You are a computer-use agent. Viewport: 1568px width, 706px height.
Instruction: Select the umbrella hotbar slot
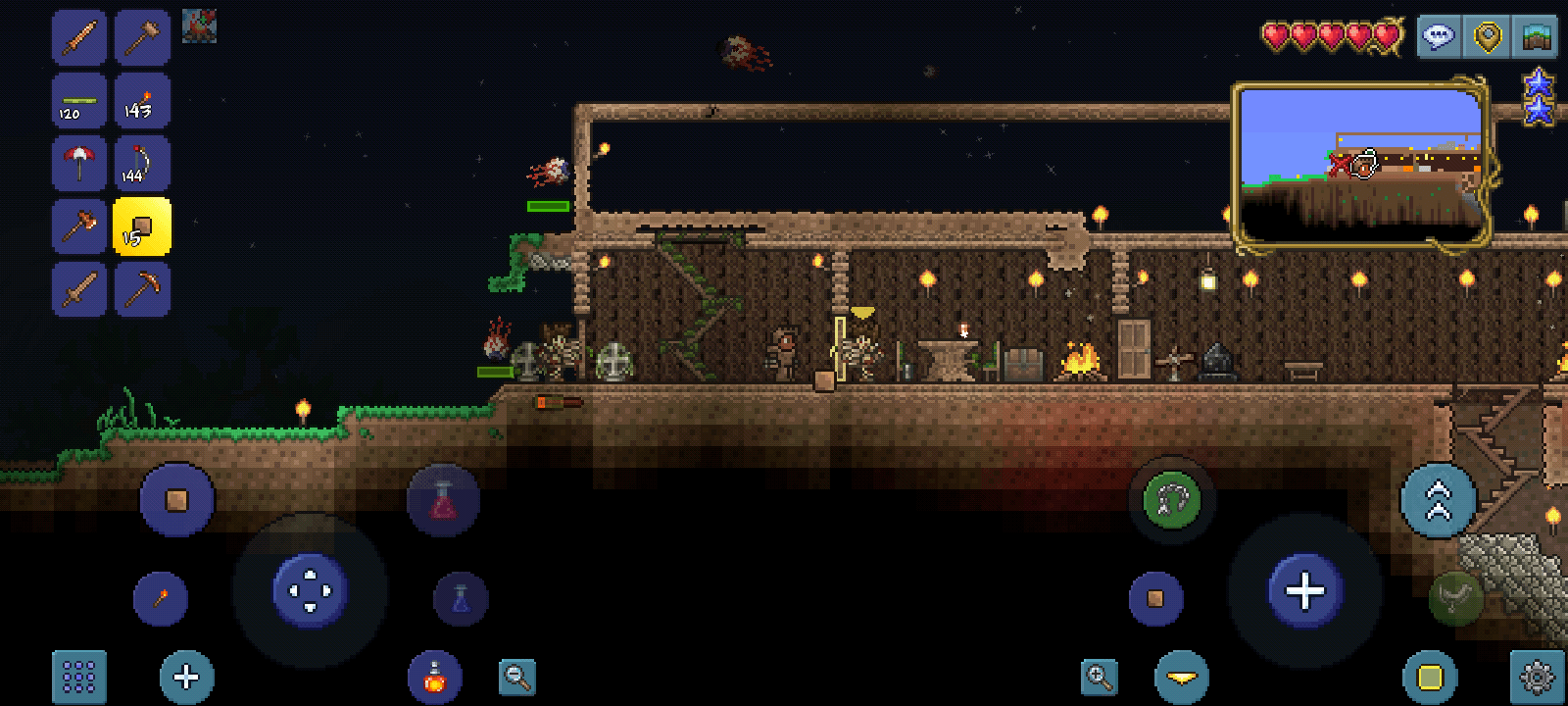tap(79, 163)
